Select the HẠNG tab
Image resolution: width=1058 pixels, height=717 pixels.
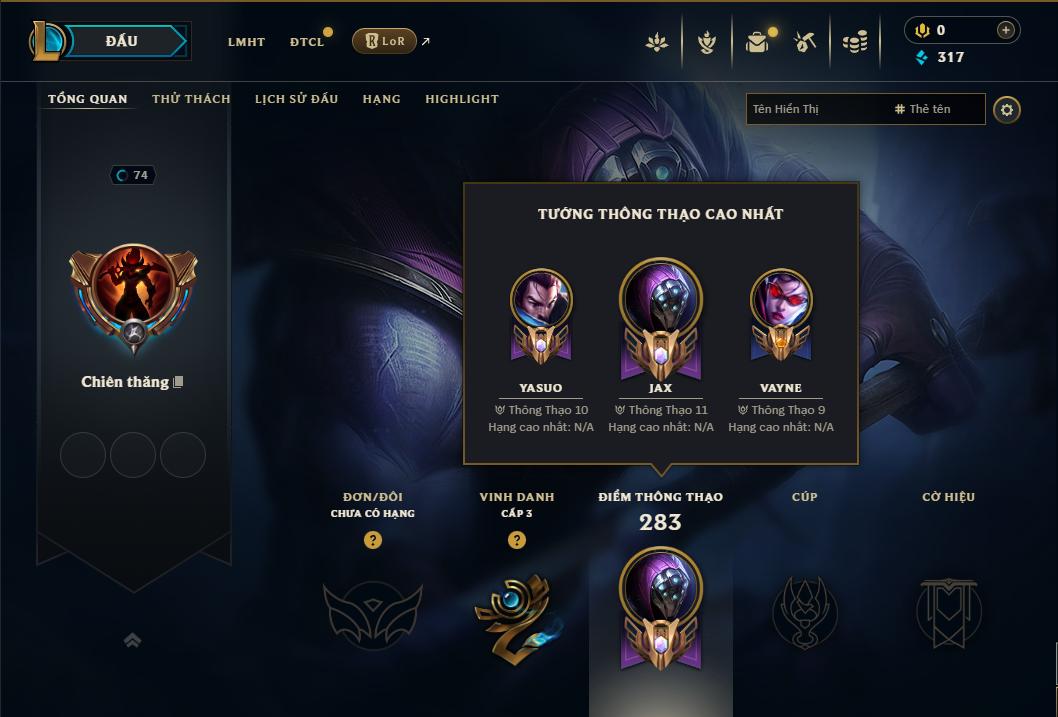[x=381, y=99]
